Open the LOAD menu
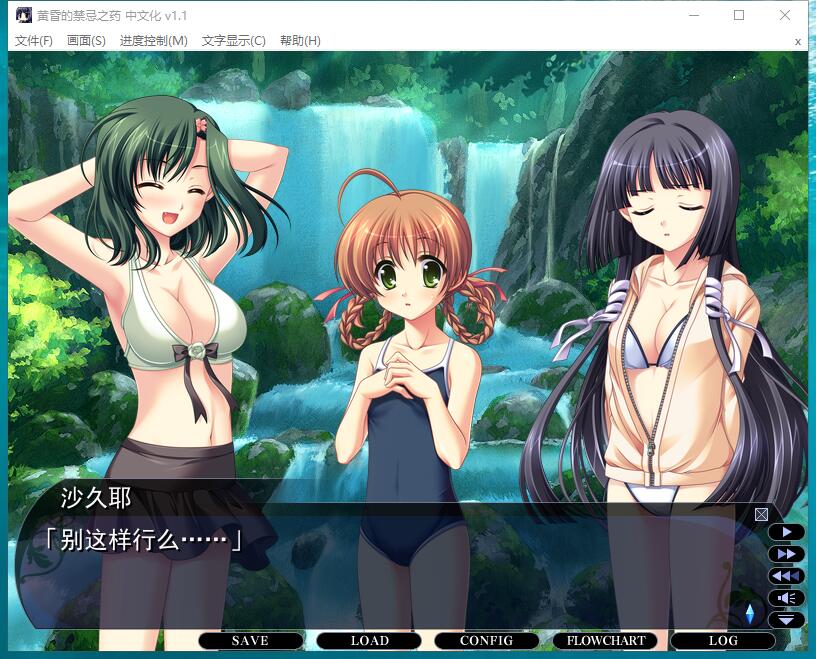Image resolution: width=816 pixels, height=659 pixels. pos(369,641)
